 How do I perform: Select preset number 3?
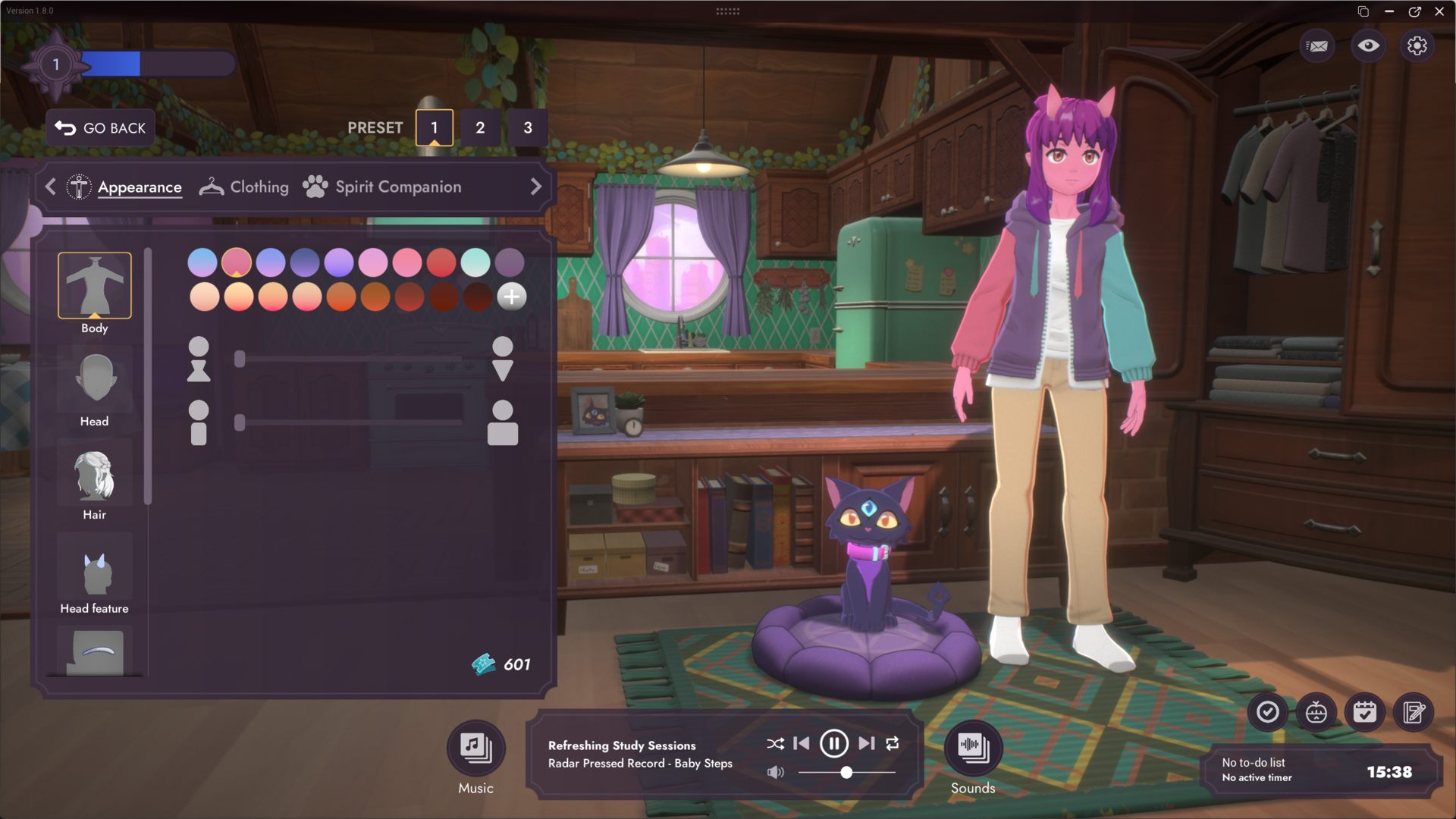click(x=528, y=128)
